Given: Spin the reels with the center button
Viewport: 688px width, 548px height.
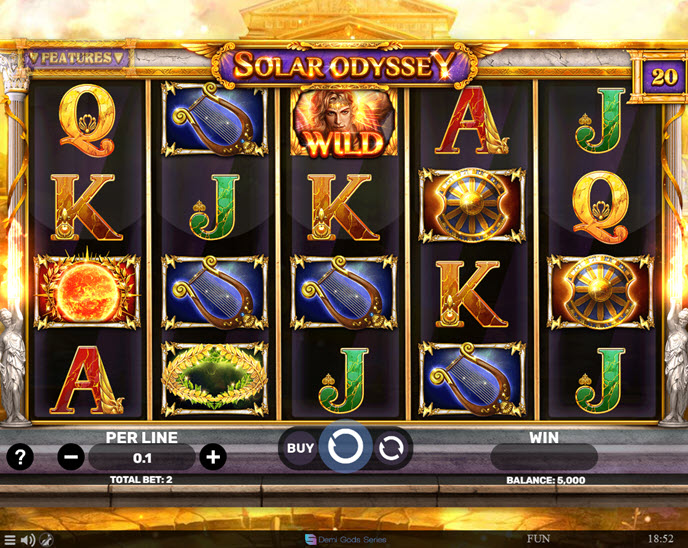Looking at the screenshot, I should coord(344,447).
